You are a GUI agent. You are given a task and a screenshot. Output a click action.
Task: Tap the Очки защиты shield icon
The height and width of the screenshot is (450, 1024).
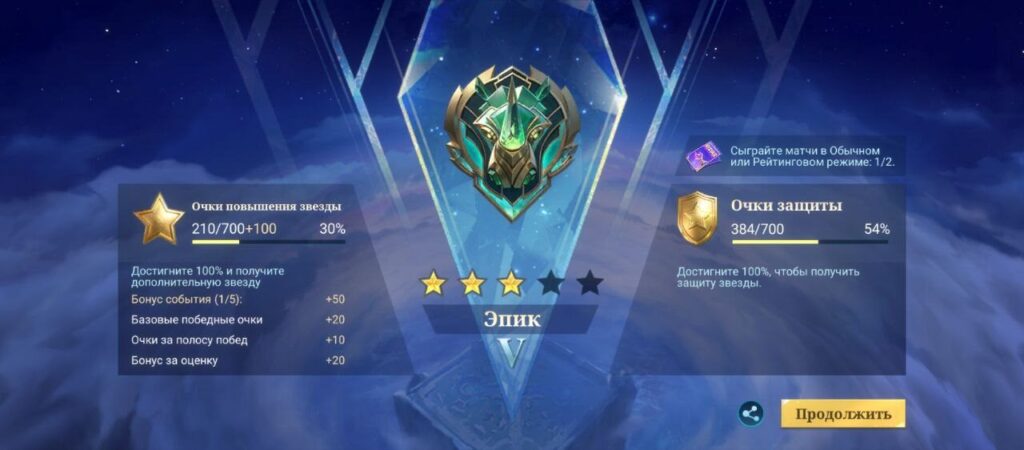point(697,219)
